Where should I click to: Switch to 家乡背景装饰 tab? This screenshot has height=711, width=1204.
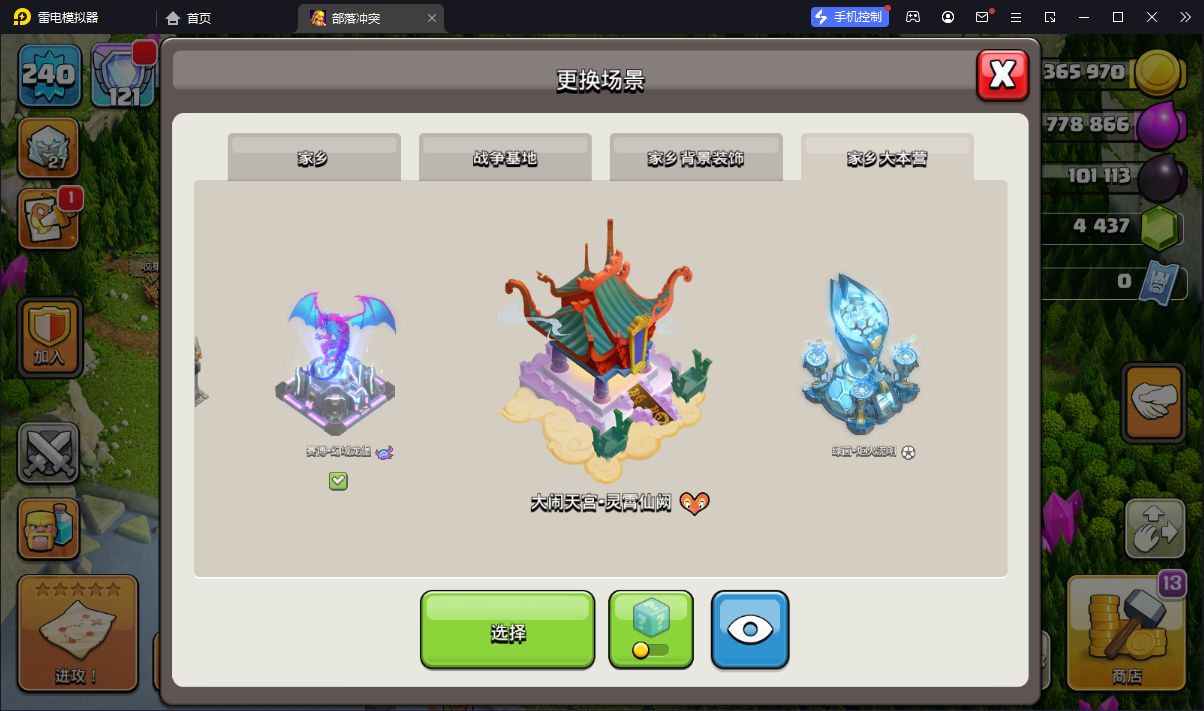coord(696,158)
